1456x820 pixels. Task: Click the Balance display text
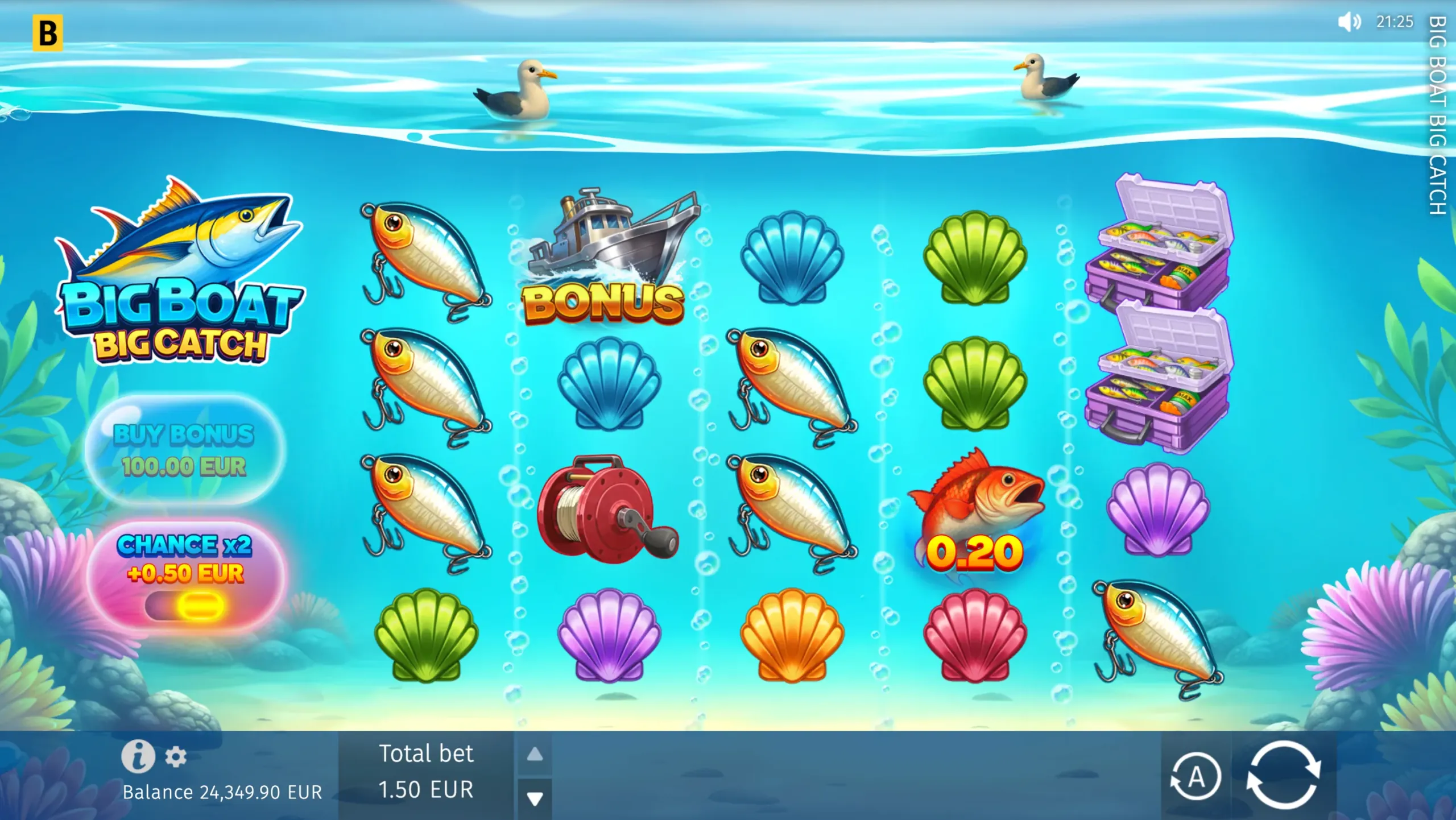tap(221, 792)
